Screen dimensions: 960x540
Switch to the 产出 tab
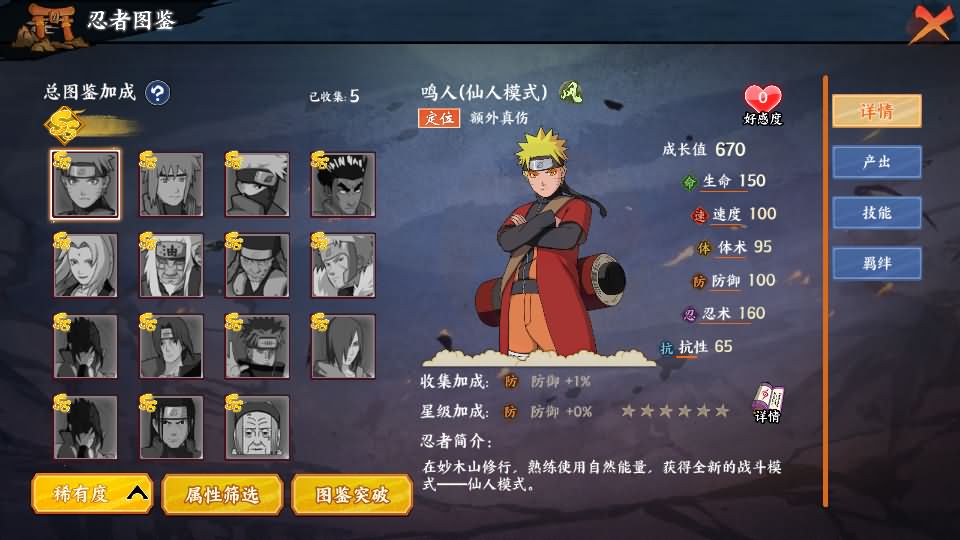[877, 162]
